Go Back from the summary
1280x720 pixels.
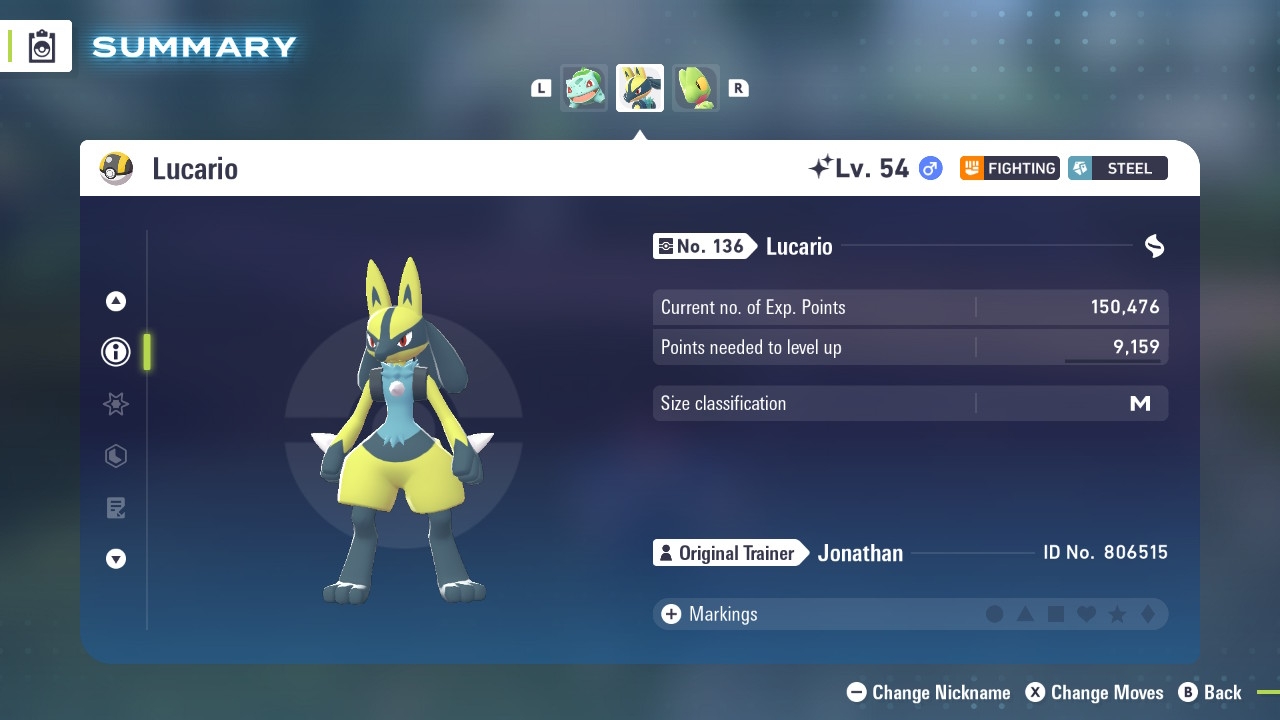click(1211, 692)
